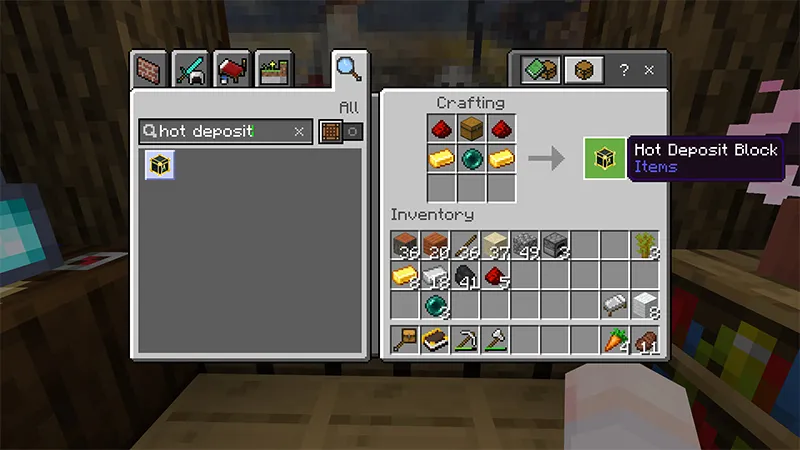Open the magnifying glass Search tab

(347, 69)
